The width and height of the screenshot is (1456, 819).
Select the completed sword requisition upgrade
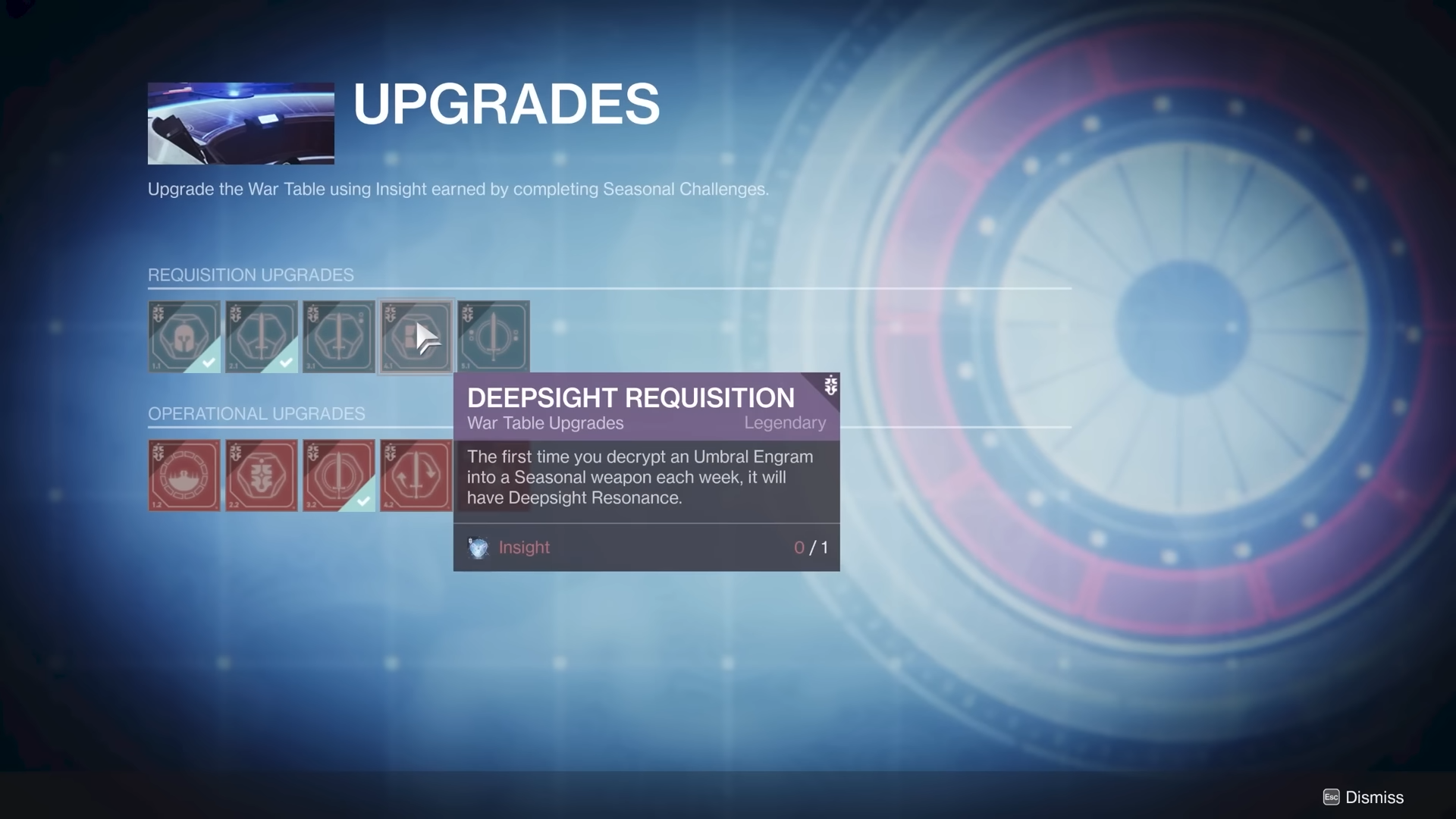pos(262,337)
